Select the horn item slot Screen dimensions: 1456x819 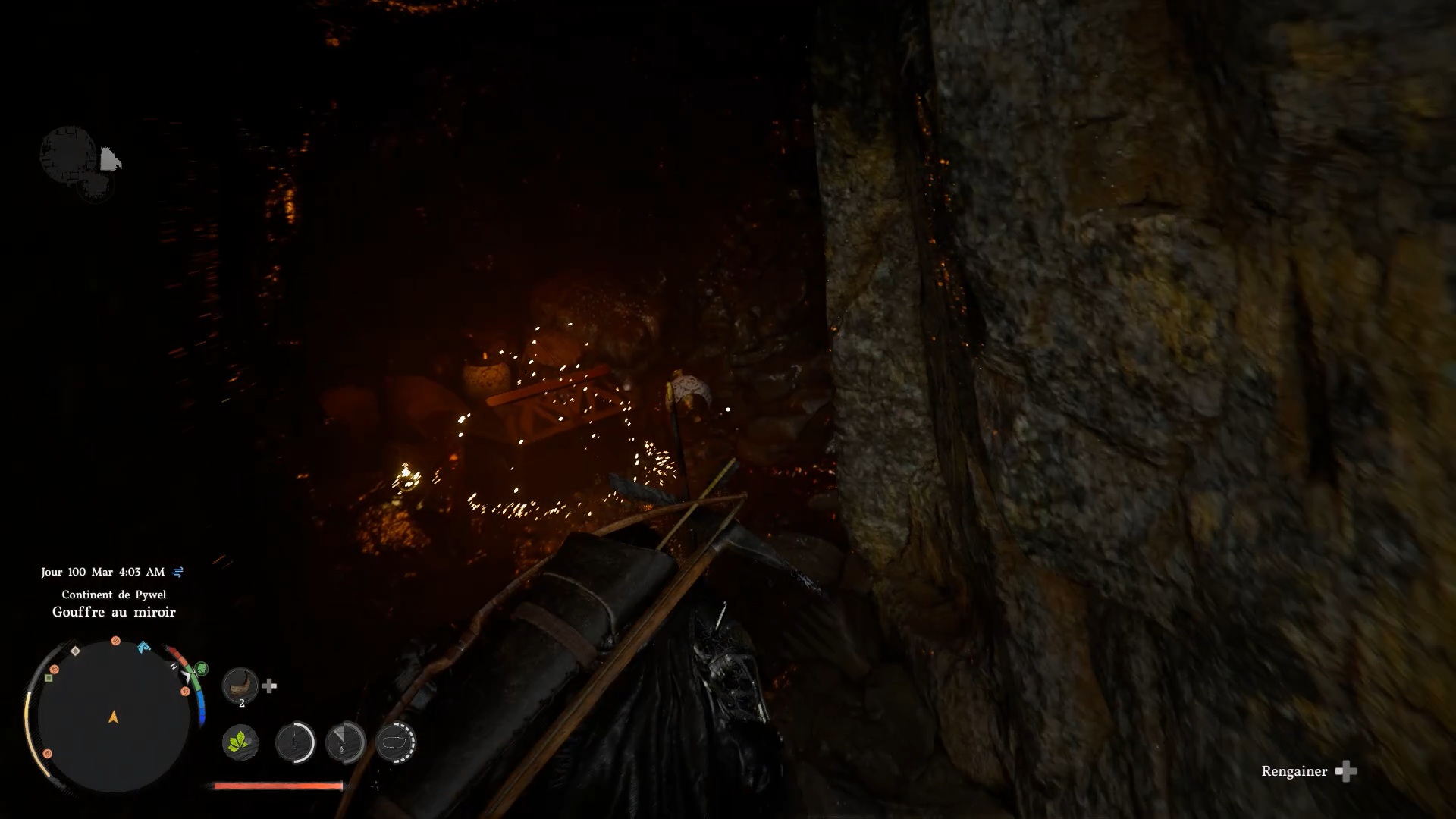pyautogui.click(x=240, y=686)
